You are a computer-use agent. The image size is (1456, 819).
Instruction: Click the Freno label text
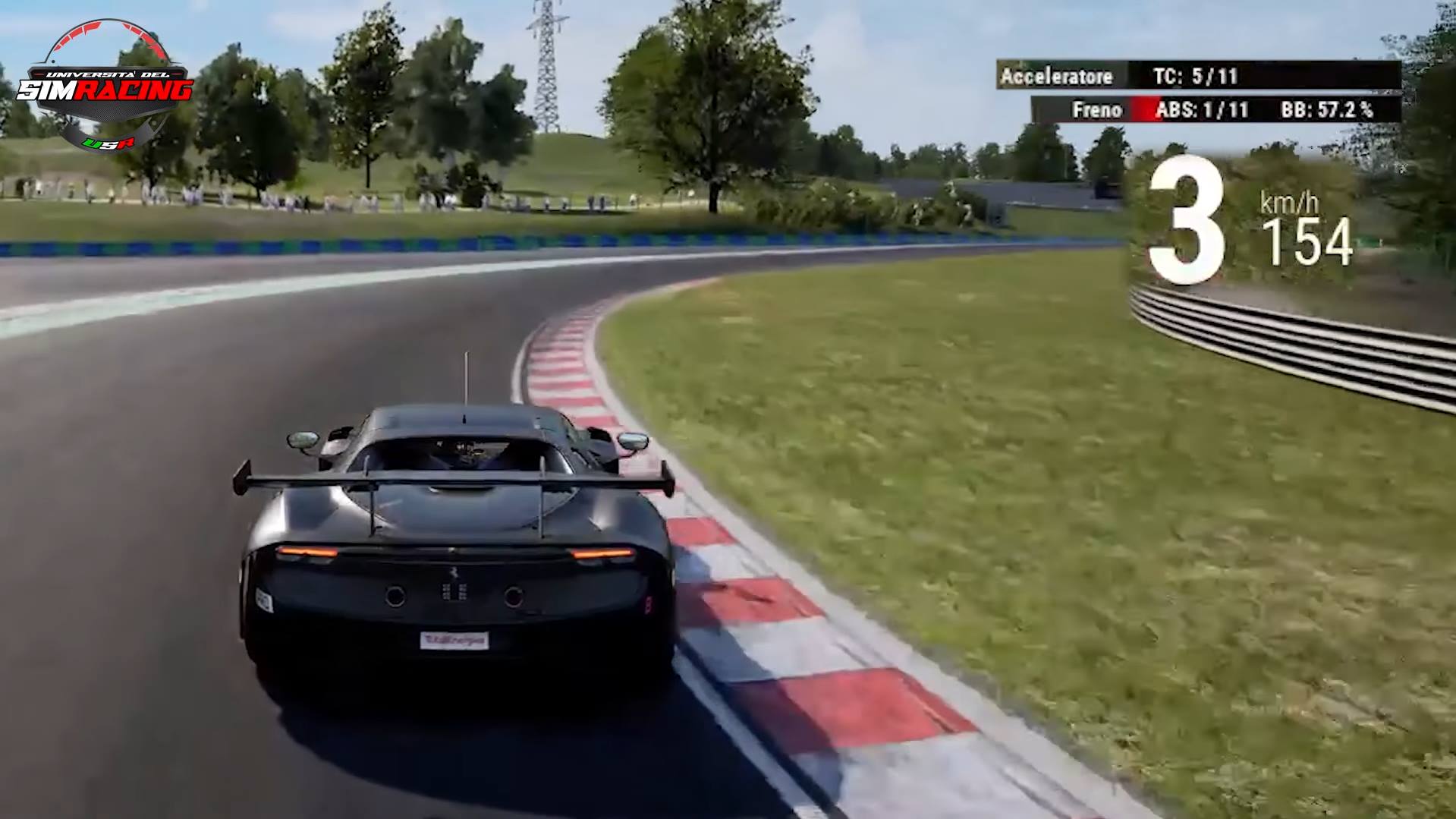(1098, 109)
